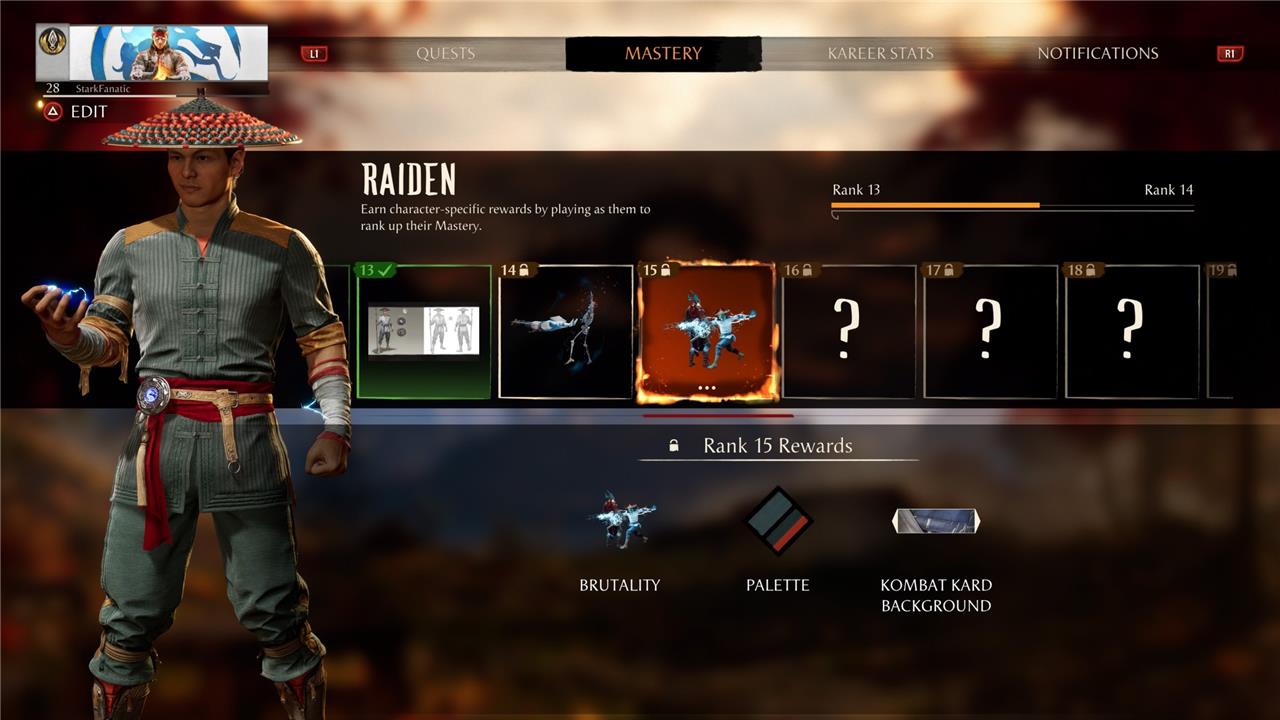The image size is (1280, 720).
Task: Inspect the Palette reward swatch
Action: click(778, 521)
